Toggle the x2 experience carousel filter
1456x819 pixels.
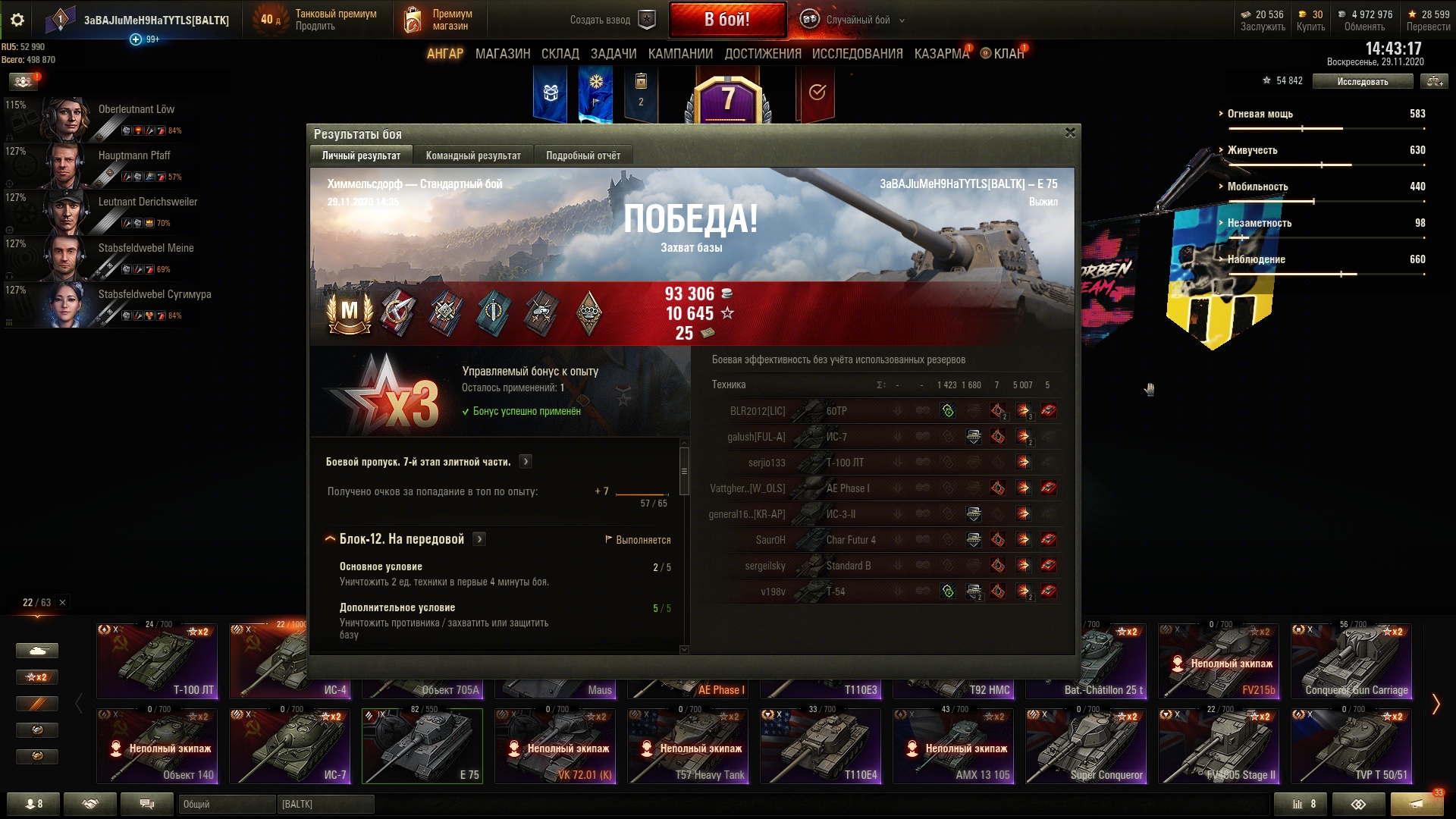click(36, 677)
